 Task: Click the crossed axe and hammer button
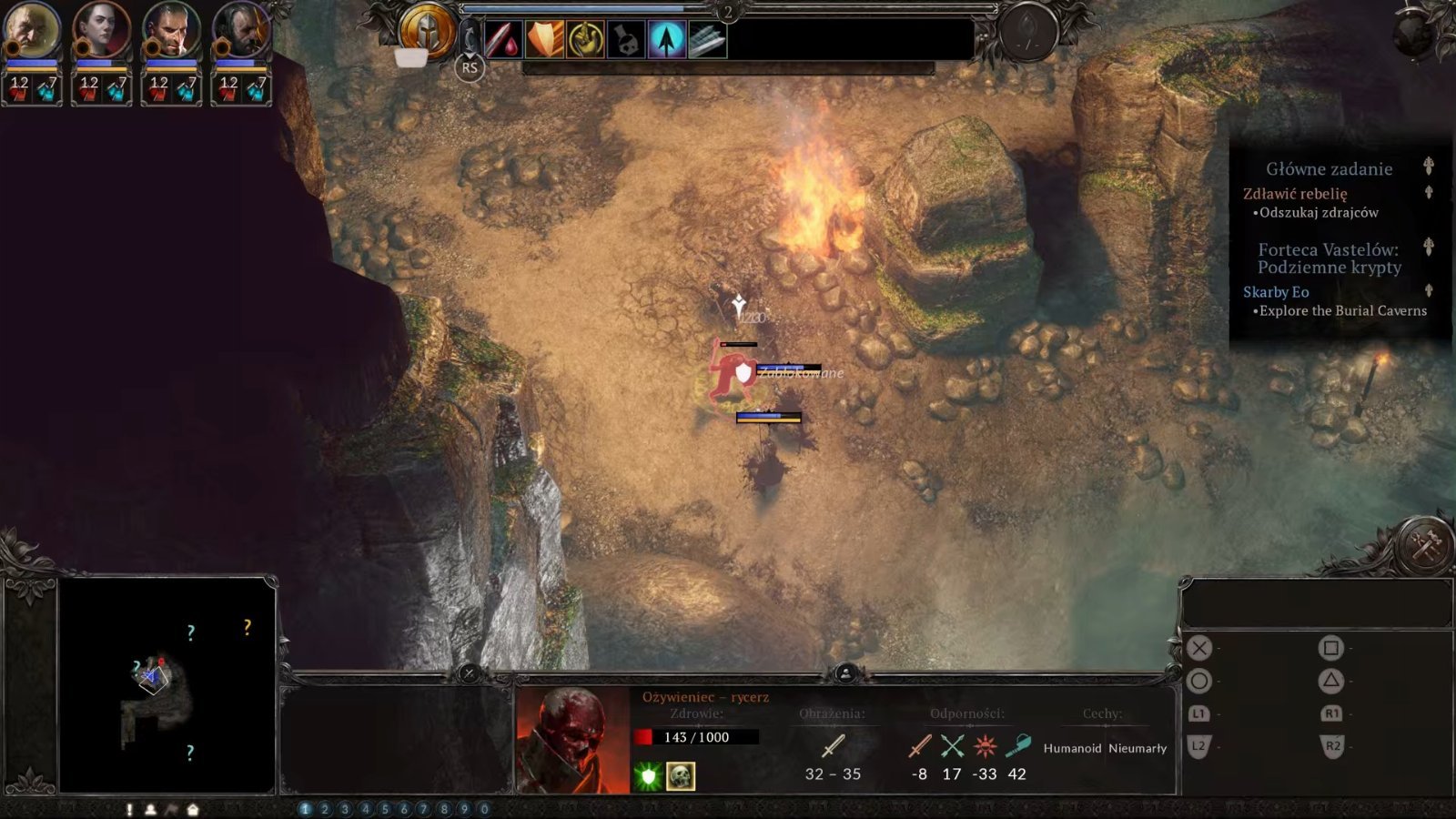tap(1423, 545)
